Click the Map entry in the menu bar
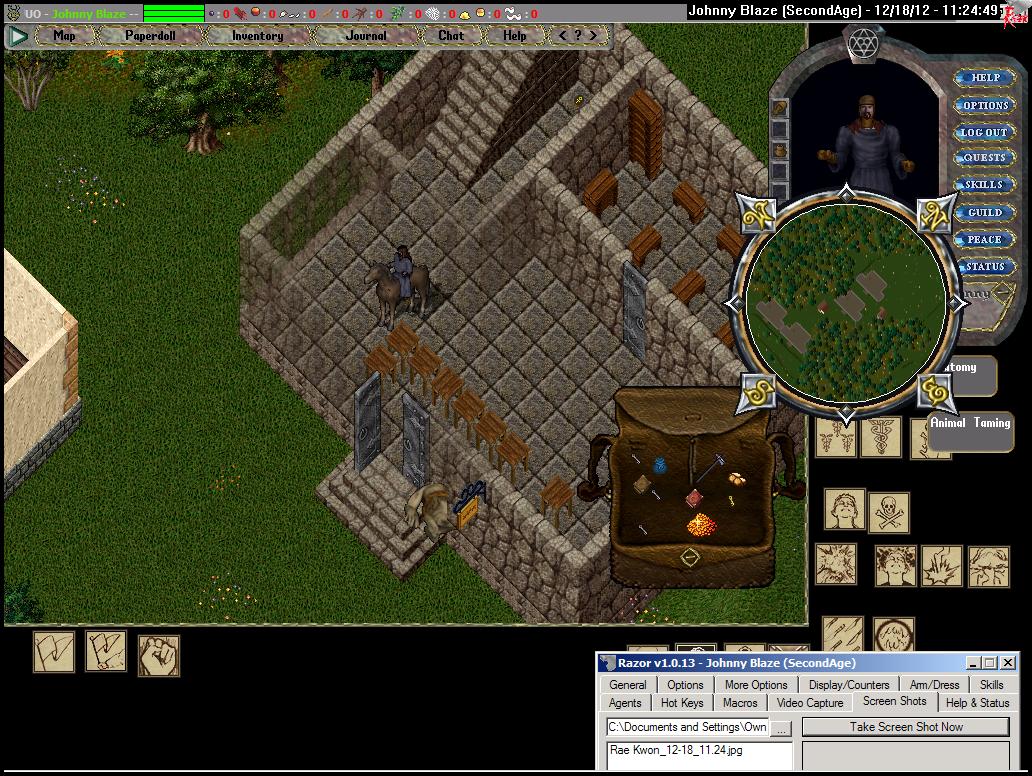 coord(64,35)
